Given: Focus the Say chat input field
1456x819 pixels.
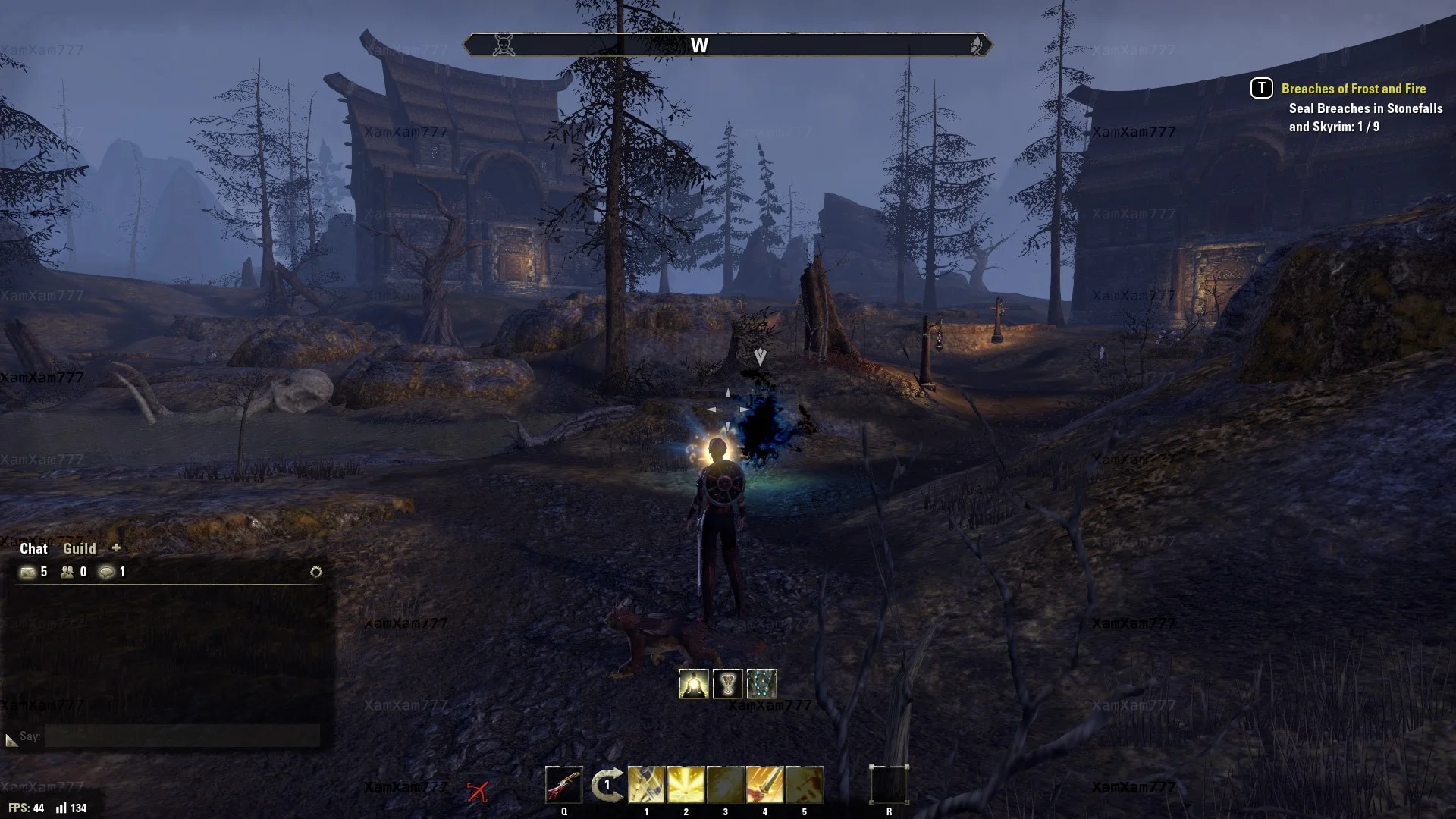Looking at the screenshot, I should point(182,736).
